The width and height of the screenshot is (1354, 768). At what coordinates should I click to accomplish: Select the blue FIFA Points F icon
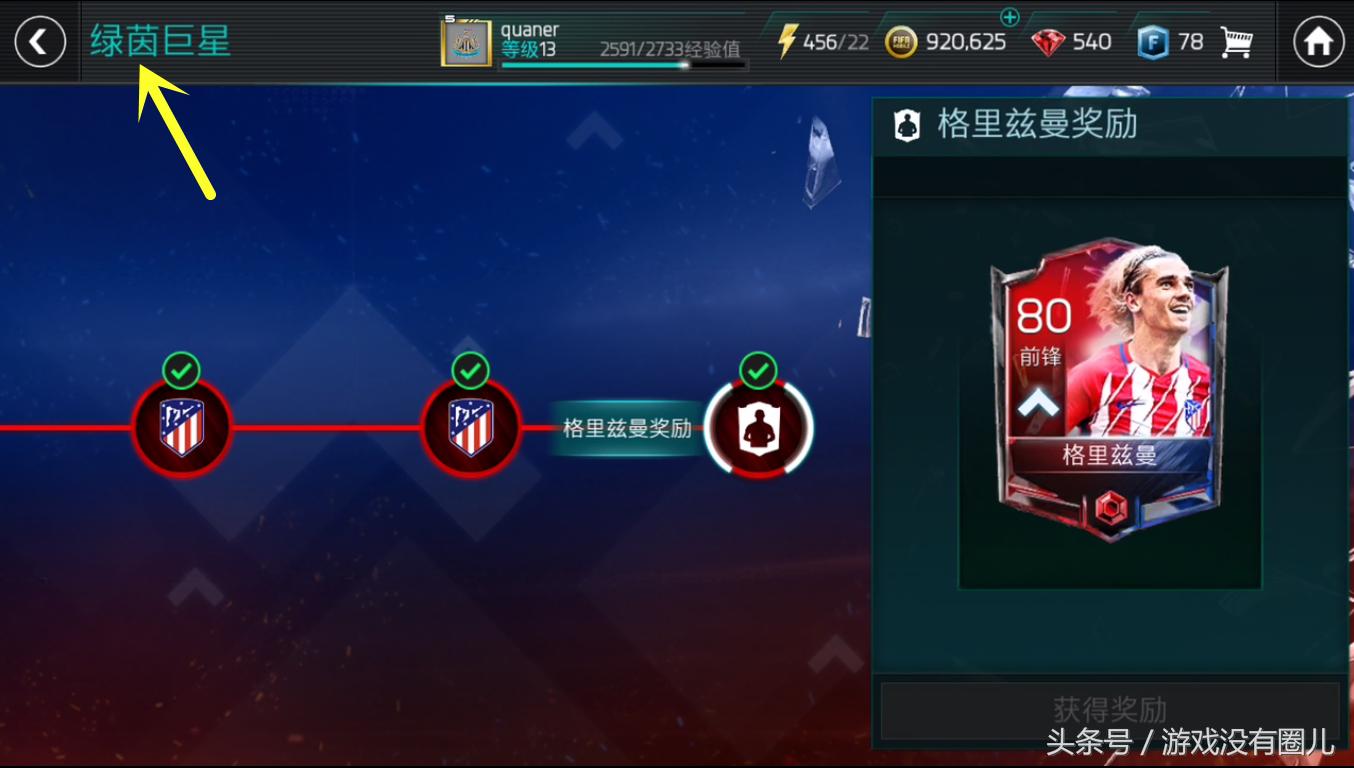pos(1152,42)
